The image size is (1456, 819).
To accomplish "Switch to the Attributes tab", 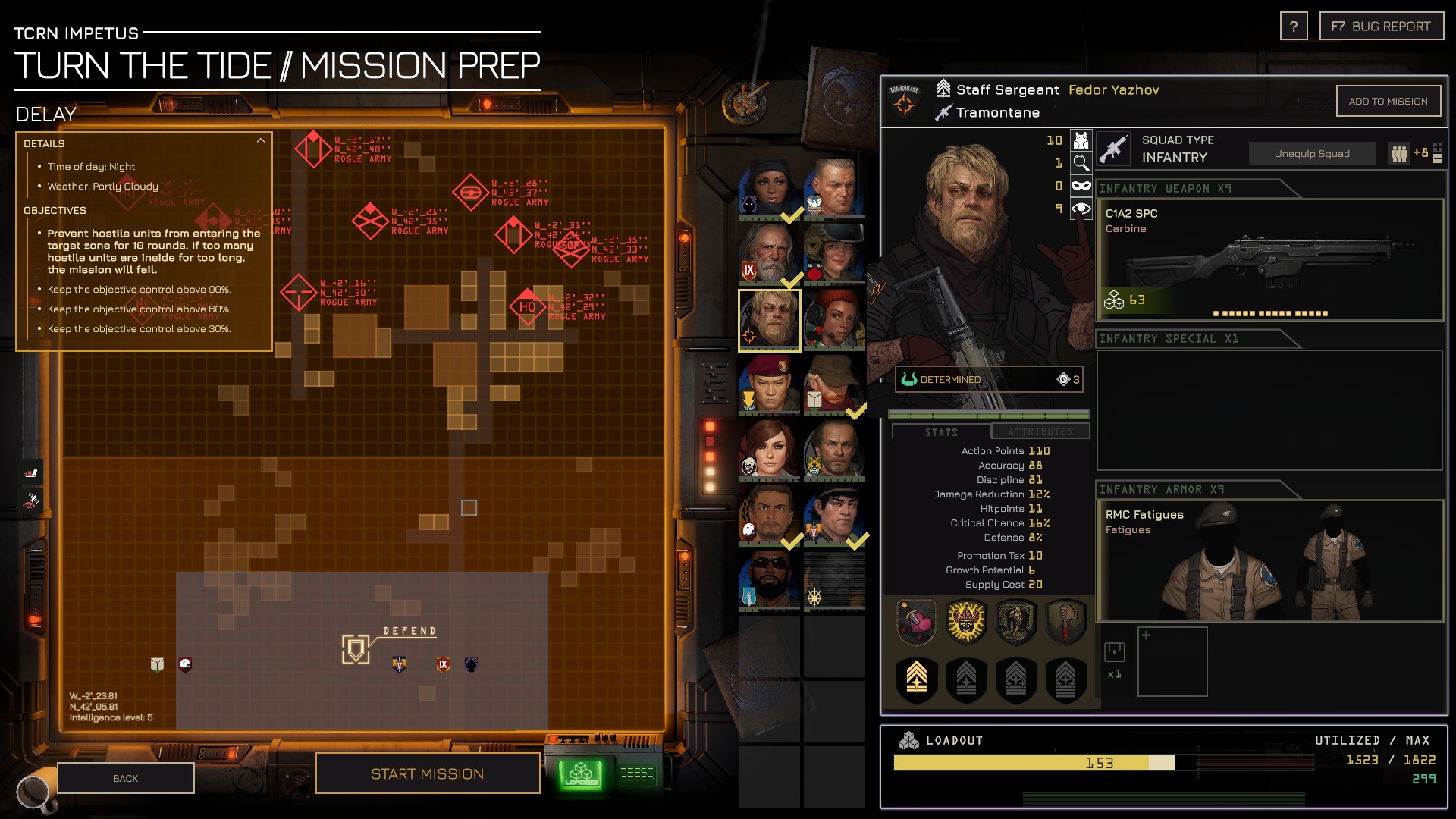I will point(1040,431).
